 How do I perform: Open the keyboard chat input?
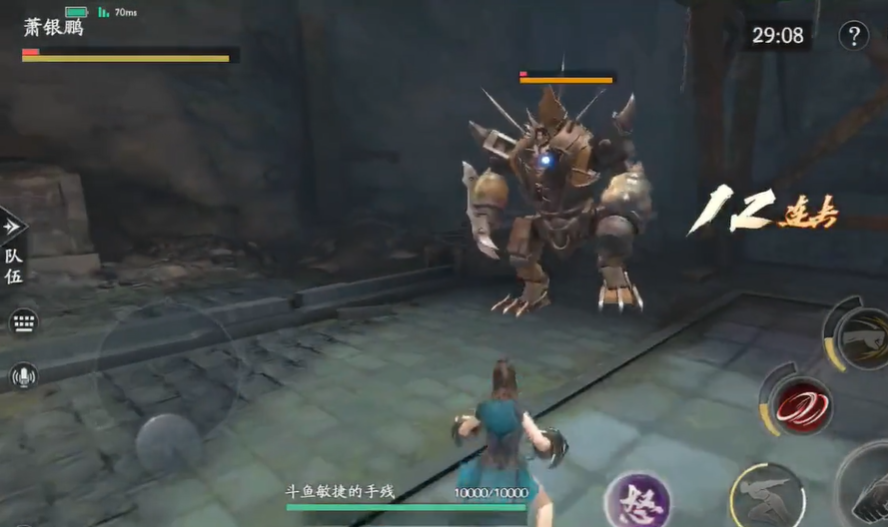click(23, 322)
